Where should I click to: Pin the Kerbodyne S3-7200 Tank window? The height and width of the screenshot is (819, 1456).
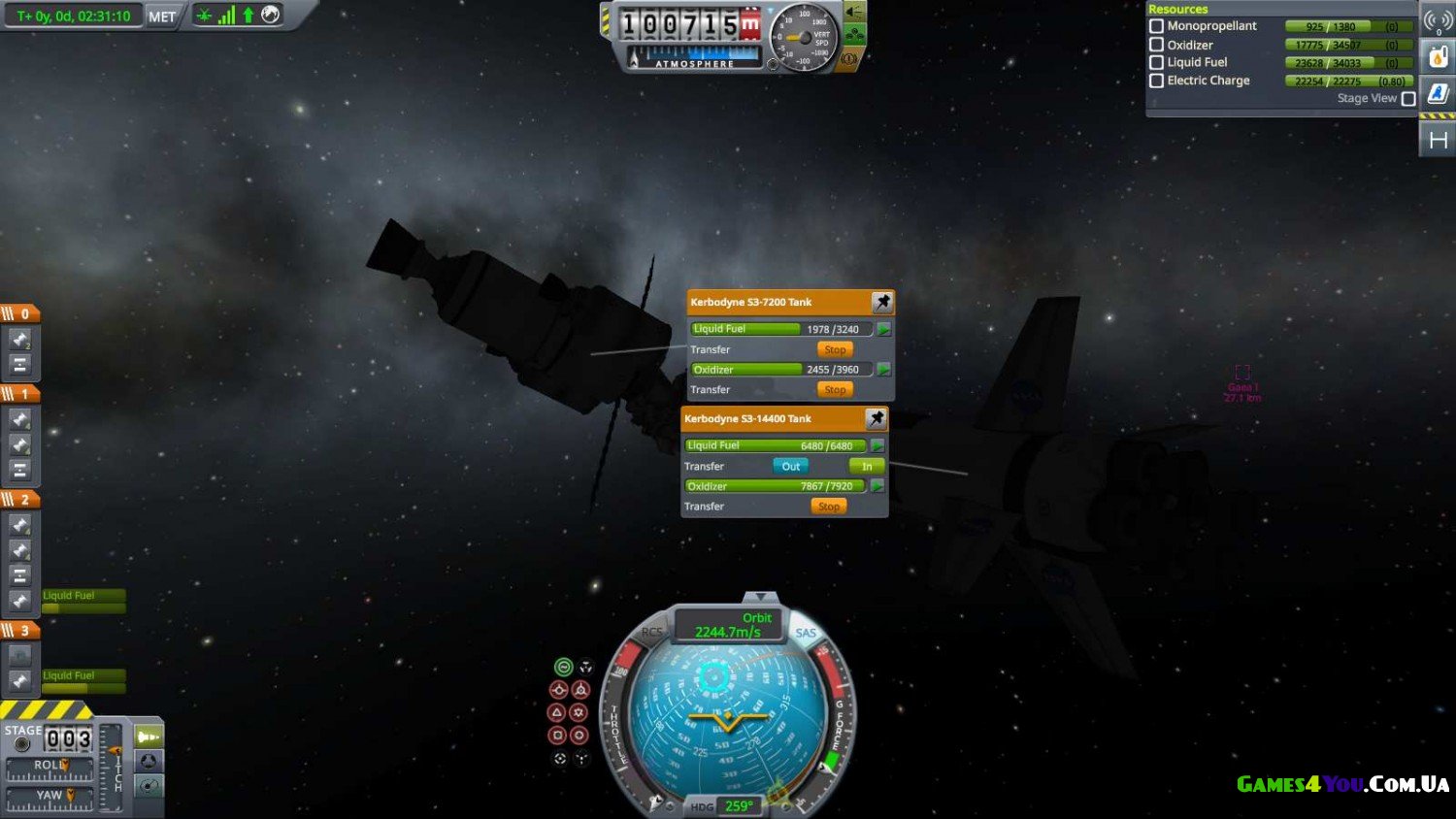pyautogui.click(x=881, y=302)
